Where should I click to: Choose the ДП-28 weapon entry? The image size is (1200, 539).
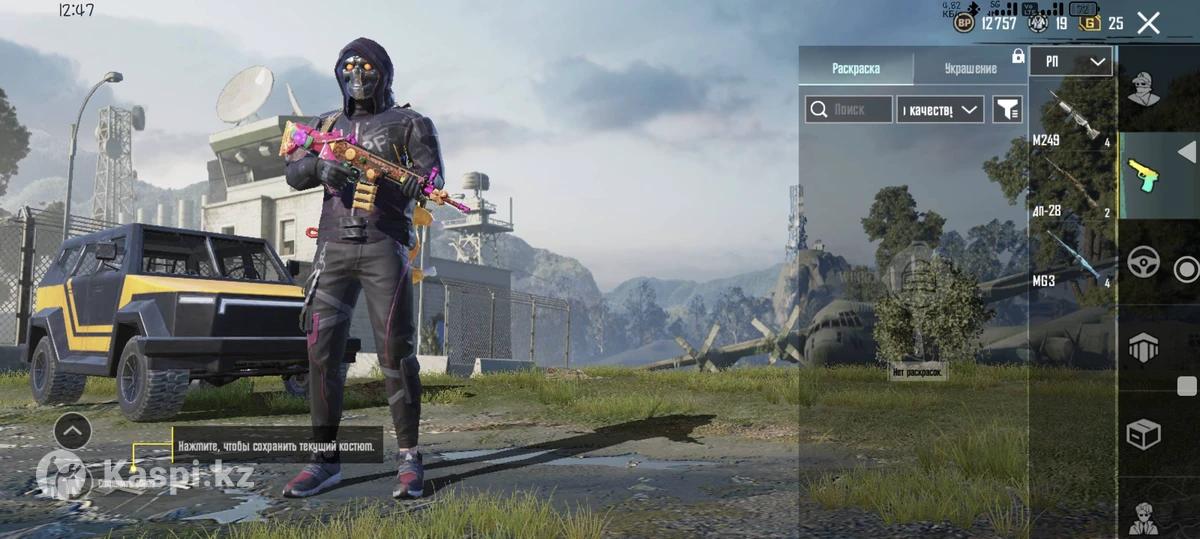[x=1072, y=189]
